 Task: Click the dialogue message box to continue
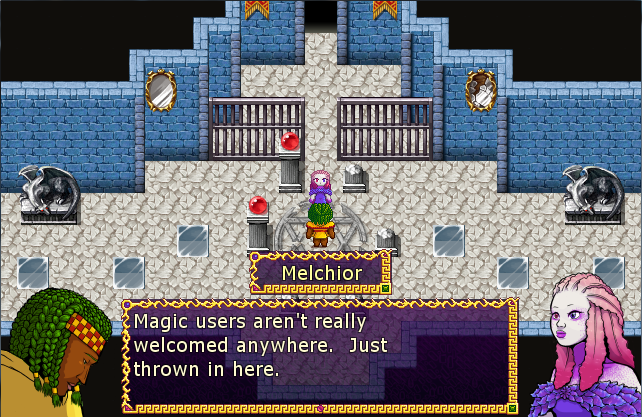(319, 354)
